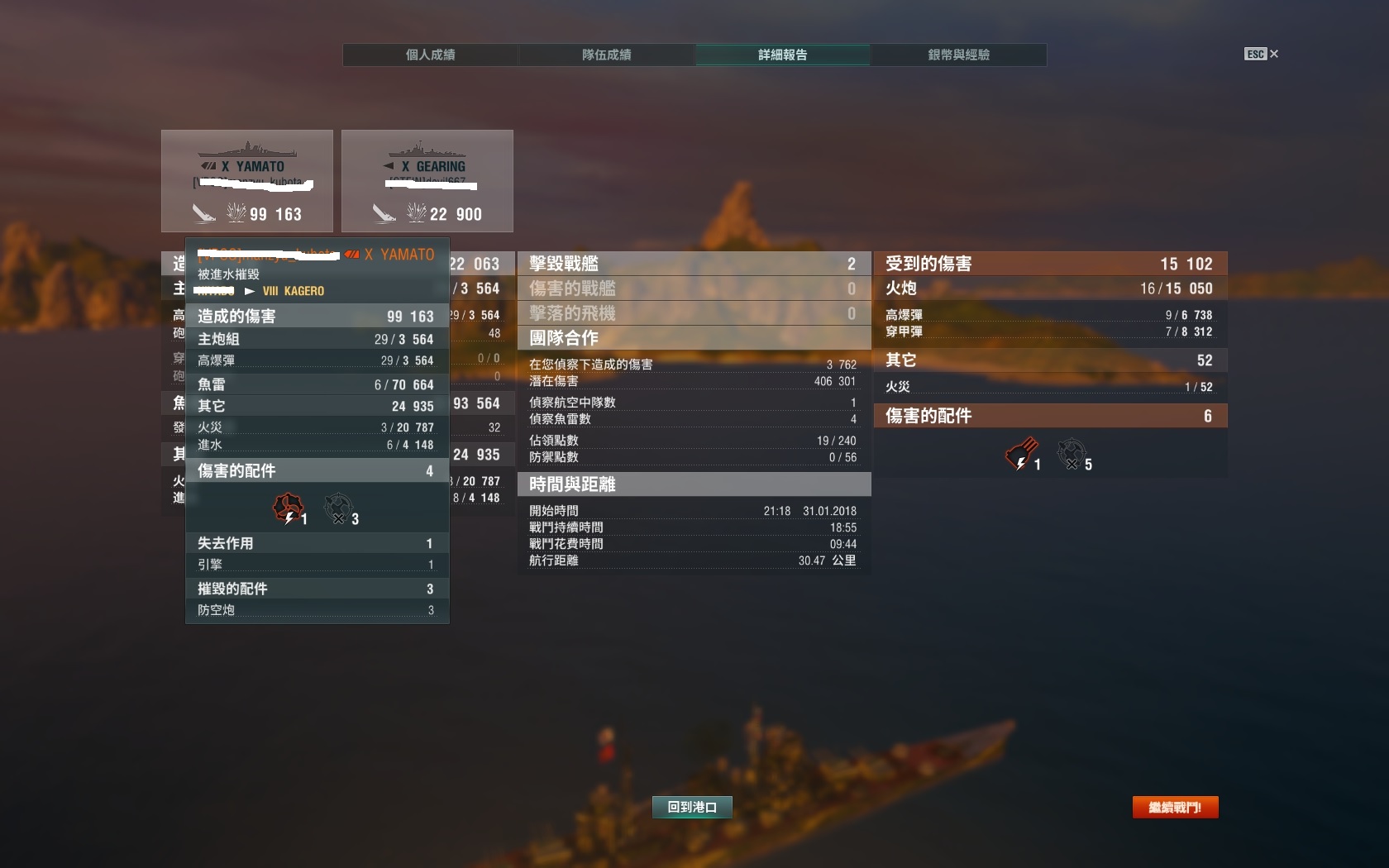Show the 銀幣與經驗 tab
This screenshot has height=868, width=1389.
coord(958,55)
